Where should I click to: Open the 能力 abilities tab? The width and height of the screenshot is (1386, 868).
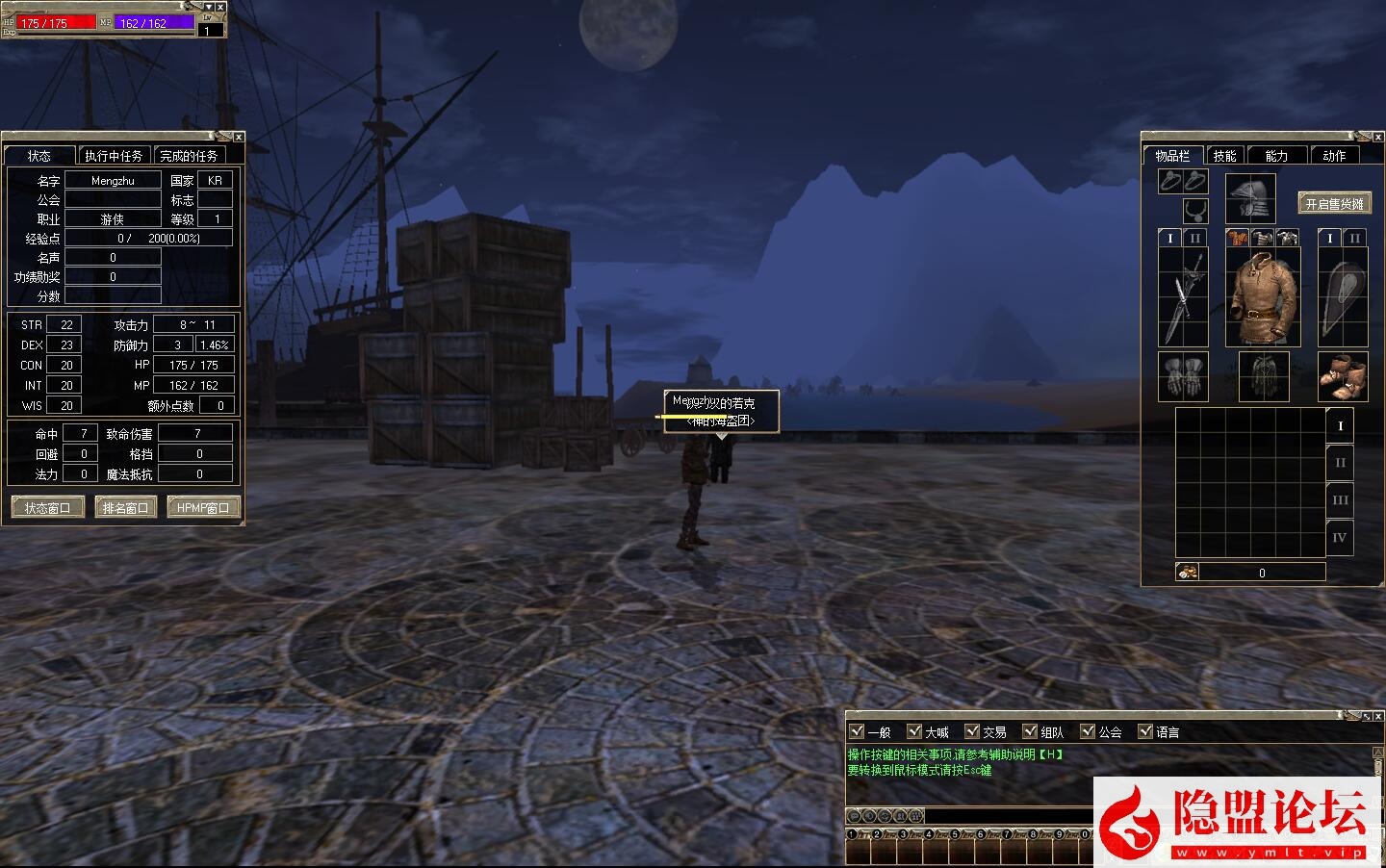[x=1276, y=156]
